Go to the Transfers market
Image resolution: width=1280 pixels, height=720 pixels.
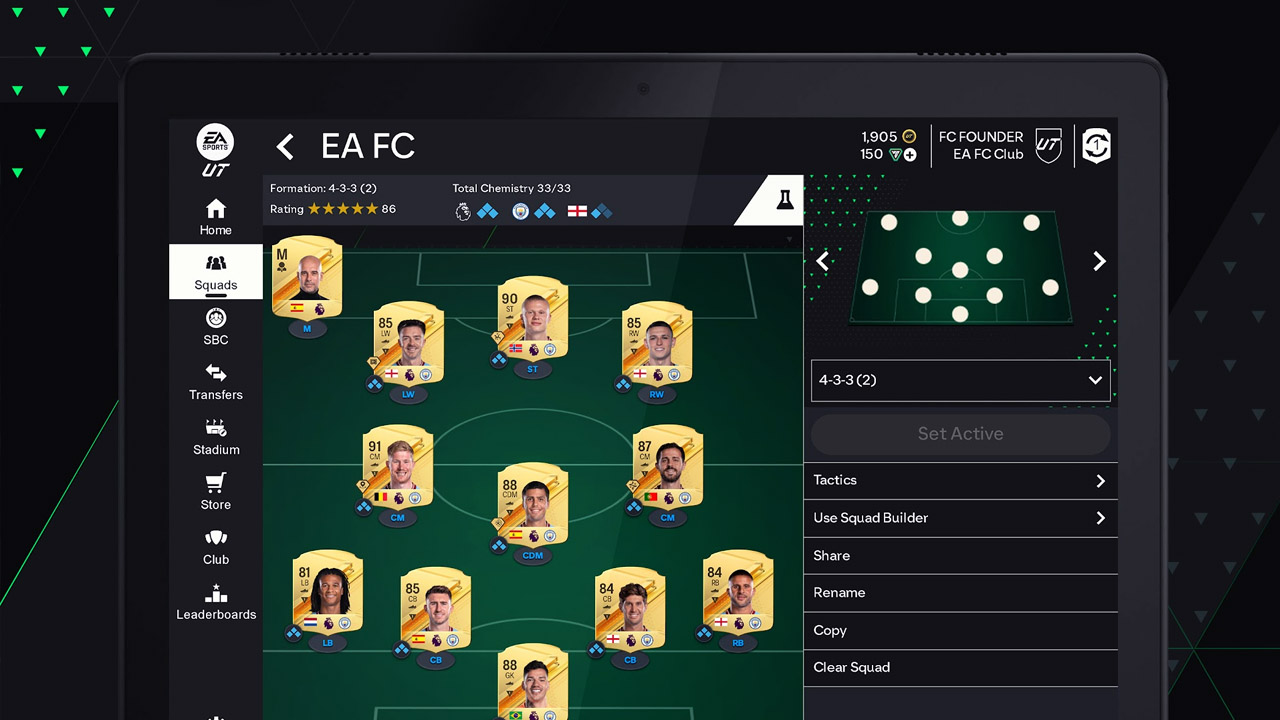216,382
